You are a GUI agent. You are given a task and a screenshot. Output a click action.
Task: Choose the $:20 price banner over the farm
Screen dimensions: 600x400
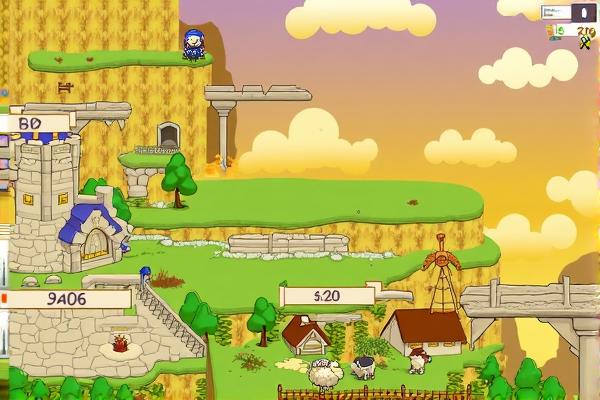(x=328, y=295)
